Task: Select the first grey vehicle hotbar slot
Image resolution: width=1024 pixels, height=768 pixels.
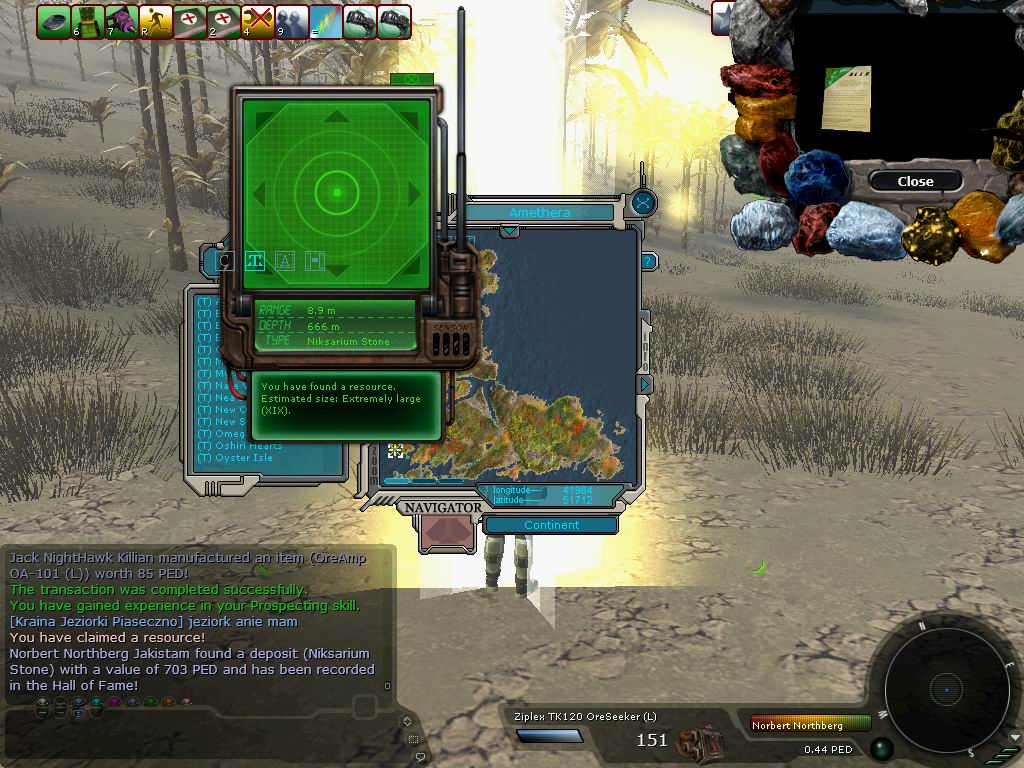Action: 54,22
